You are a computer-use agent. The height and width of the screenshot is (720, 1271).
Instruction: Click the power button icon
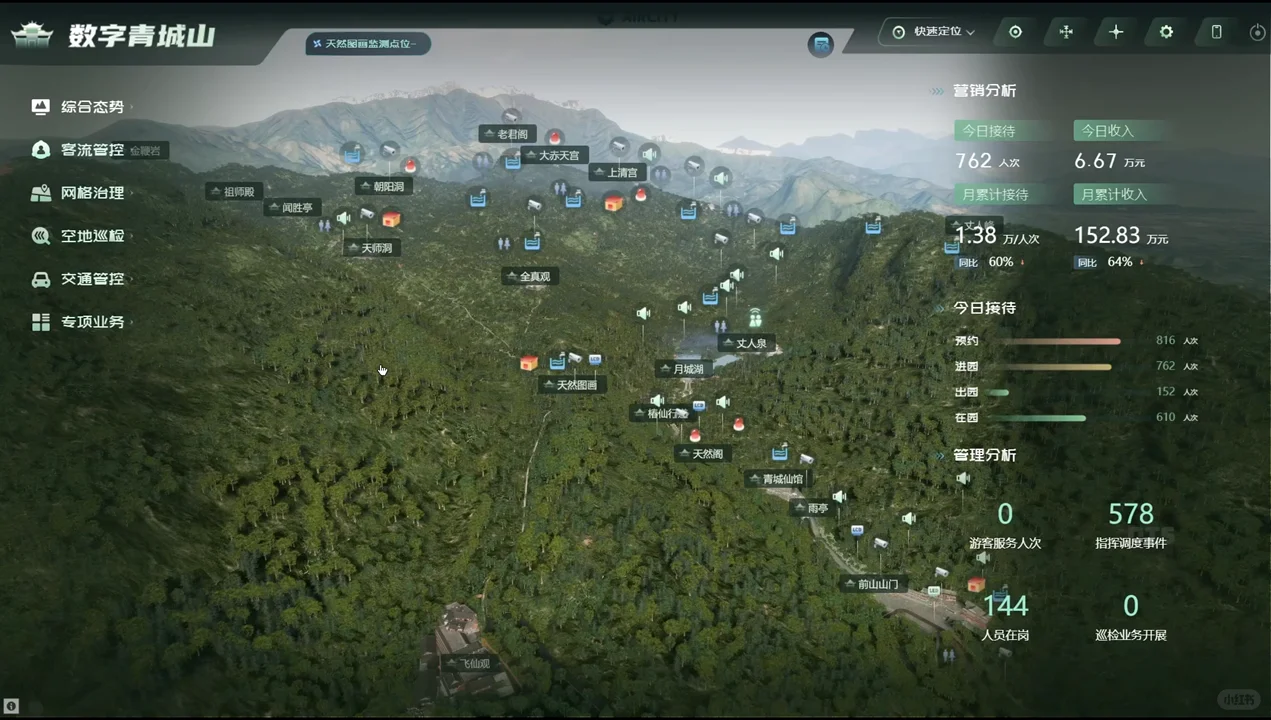pos(1257,33)
